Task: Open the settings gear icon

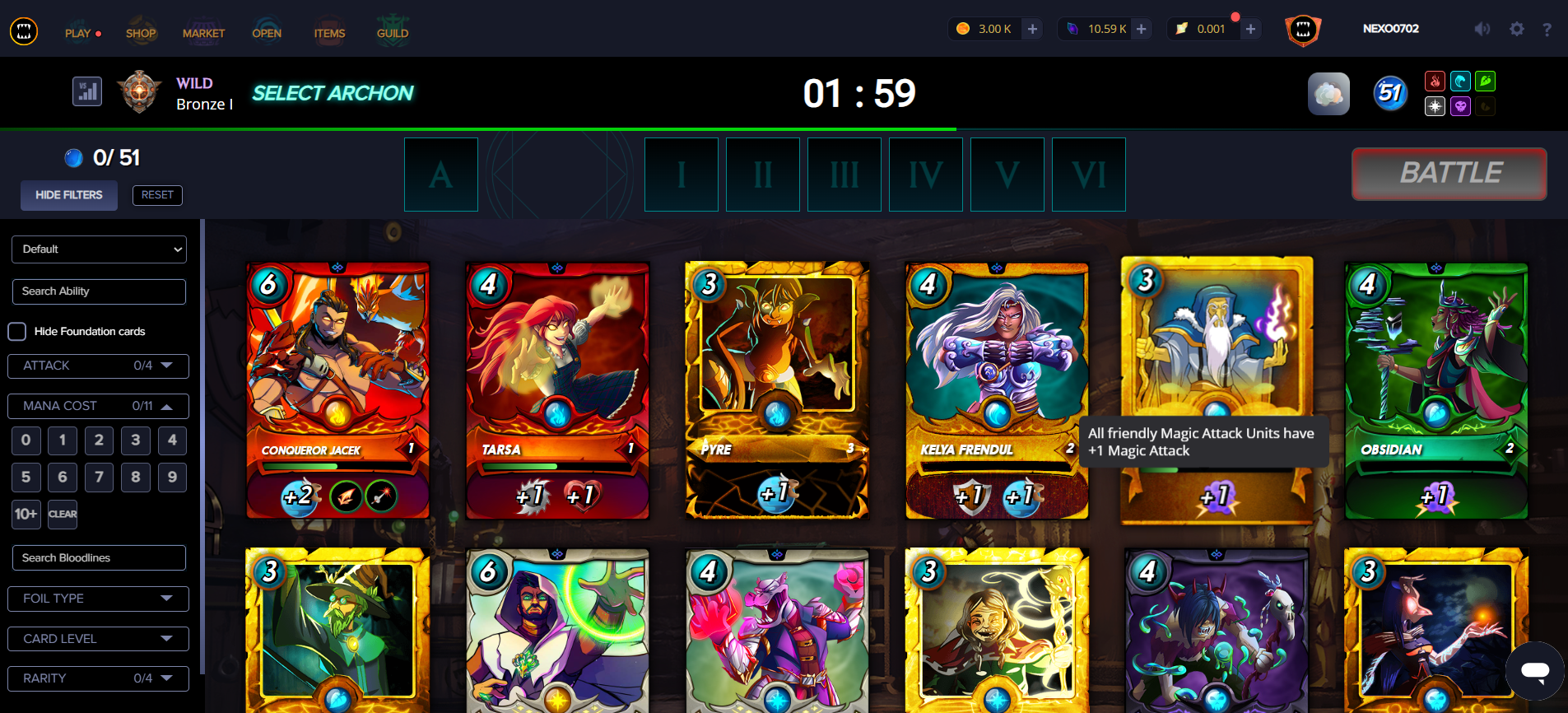Action: click(x=1516, y=29)
